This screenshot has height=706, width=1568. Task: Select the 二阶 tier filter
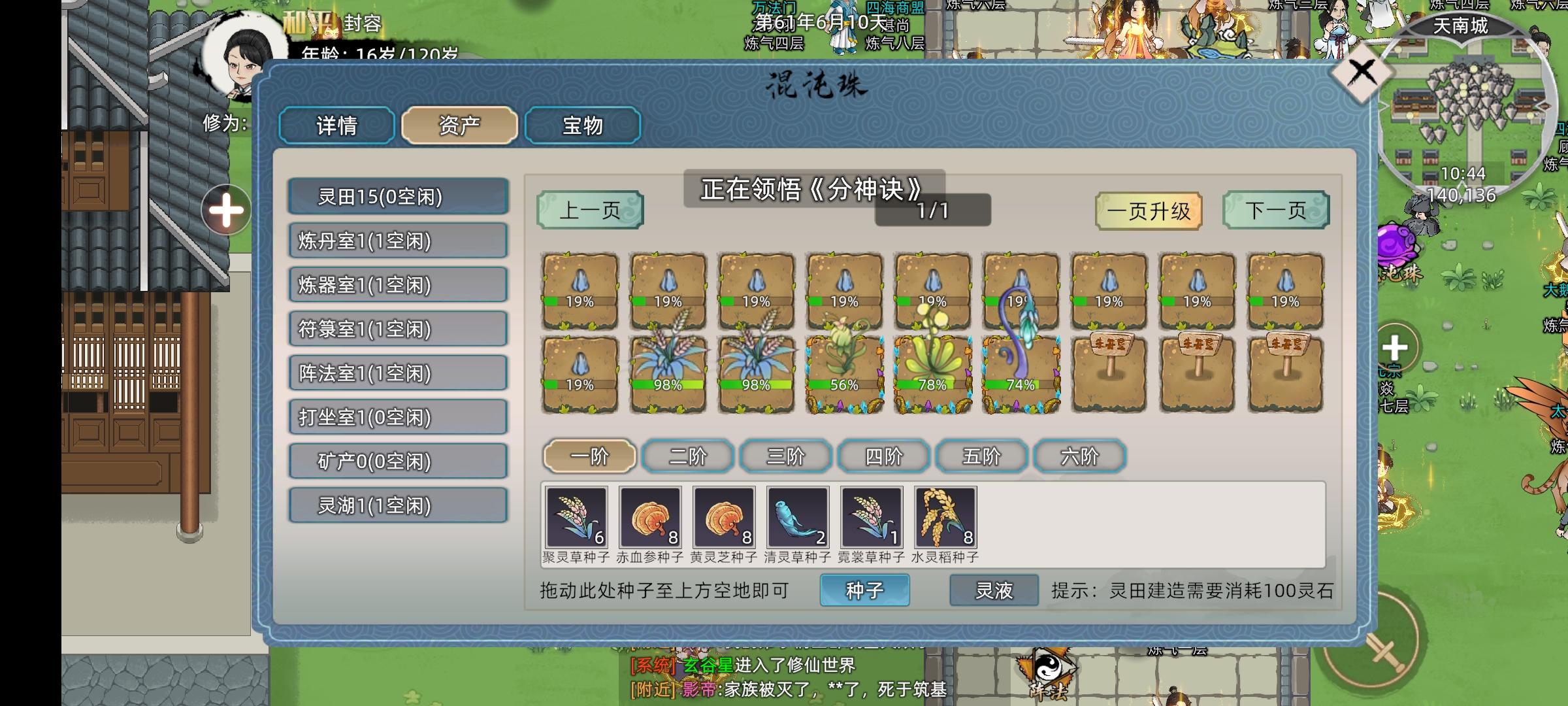(687, 456)
